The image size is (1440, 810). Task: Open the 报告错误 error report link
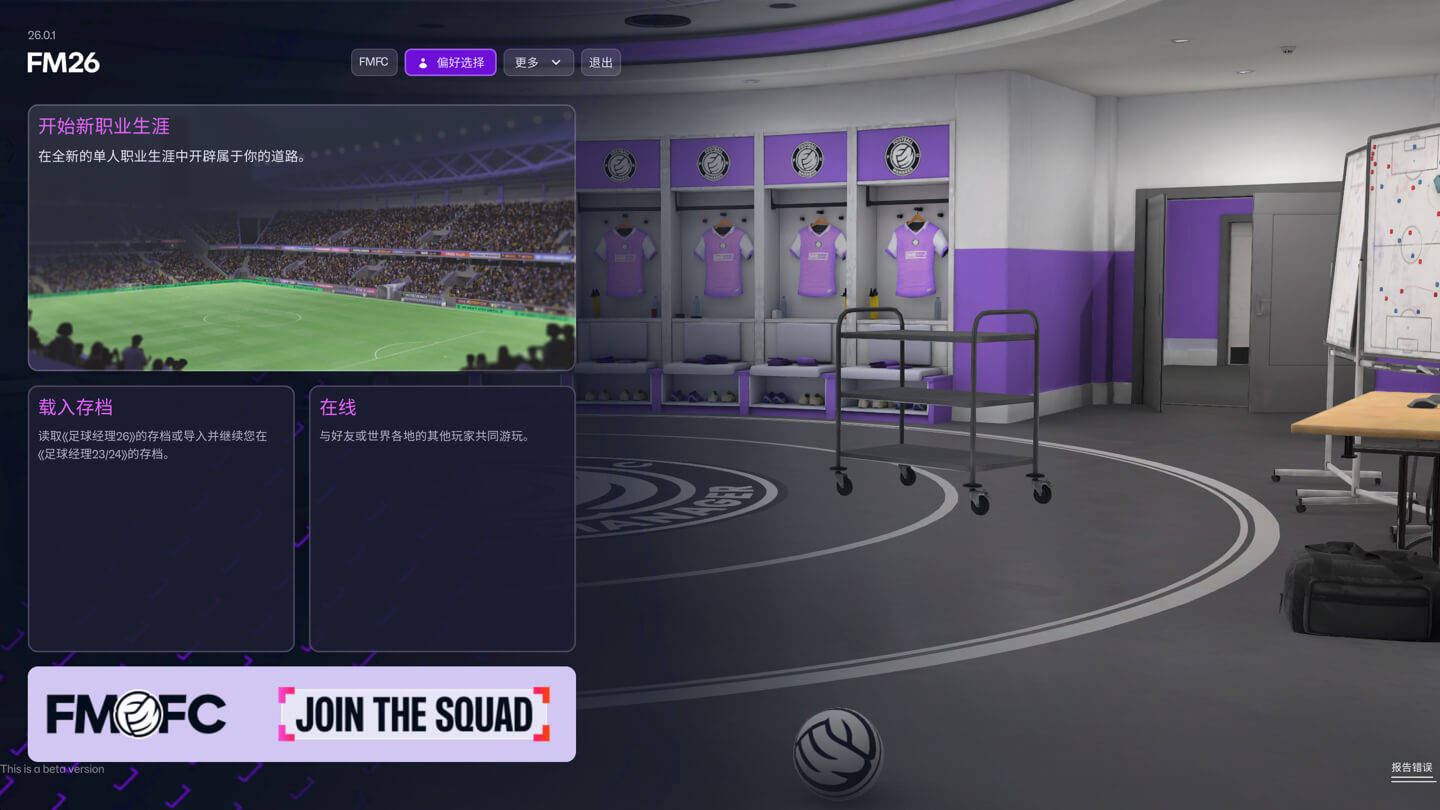click(x=1410, y=768)
